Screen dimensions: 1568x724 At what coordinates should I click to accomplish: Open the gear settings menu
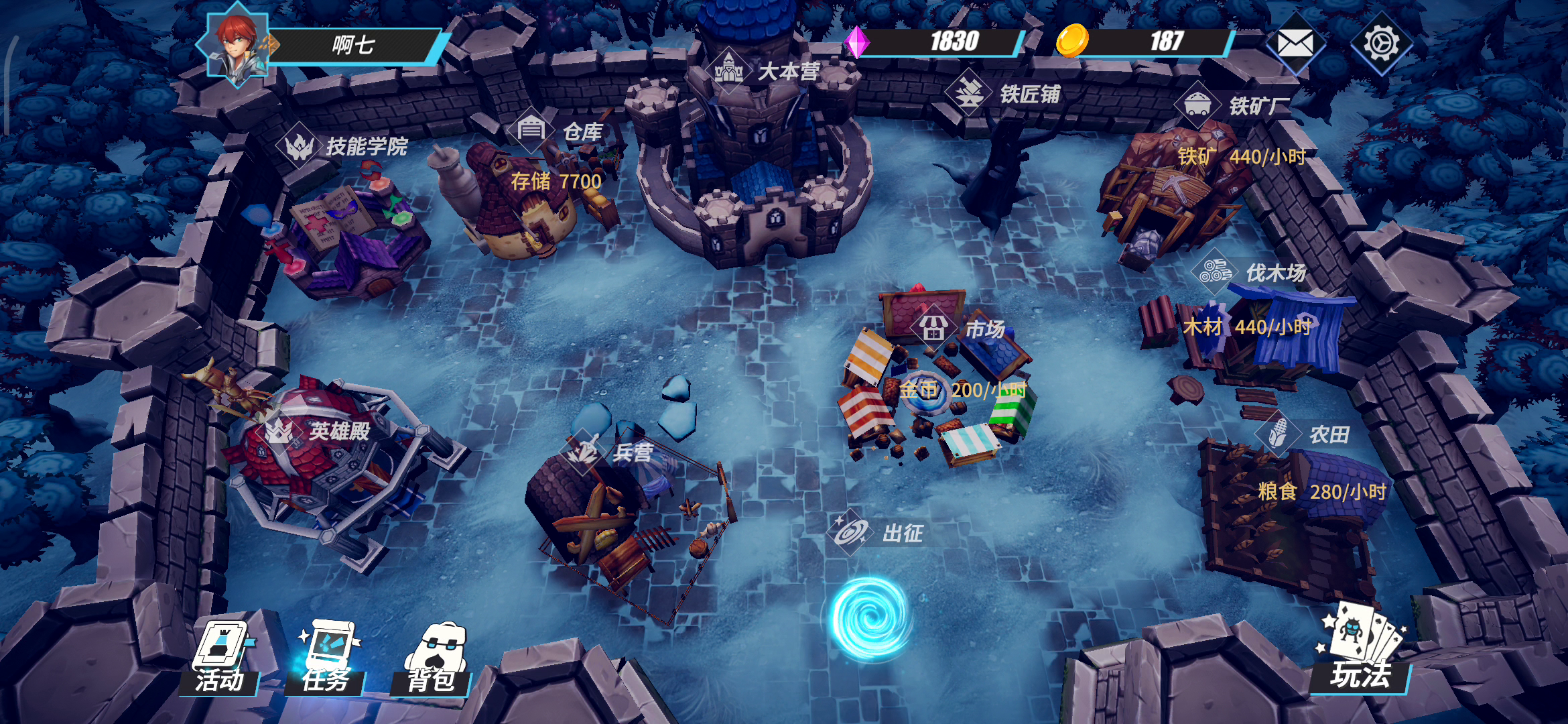coord(1380,44)
